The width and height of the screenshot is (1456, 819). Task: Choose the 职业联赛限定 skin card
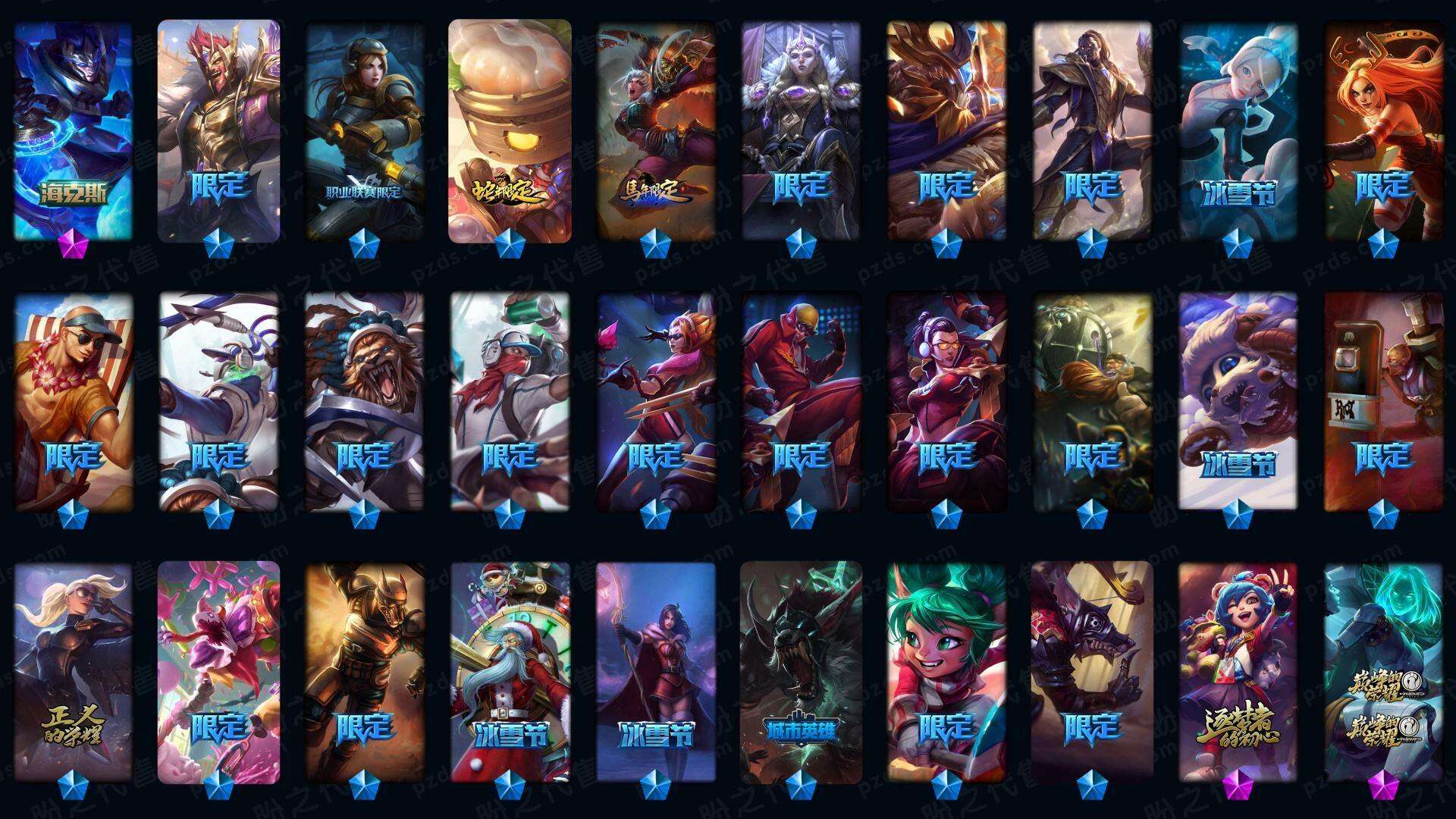pos(364,130)
